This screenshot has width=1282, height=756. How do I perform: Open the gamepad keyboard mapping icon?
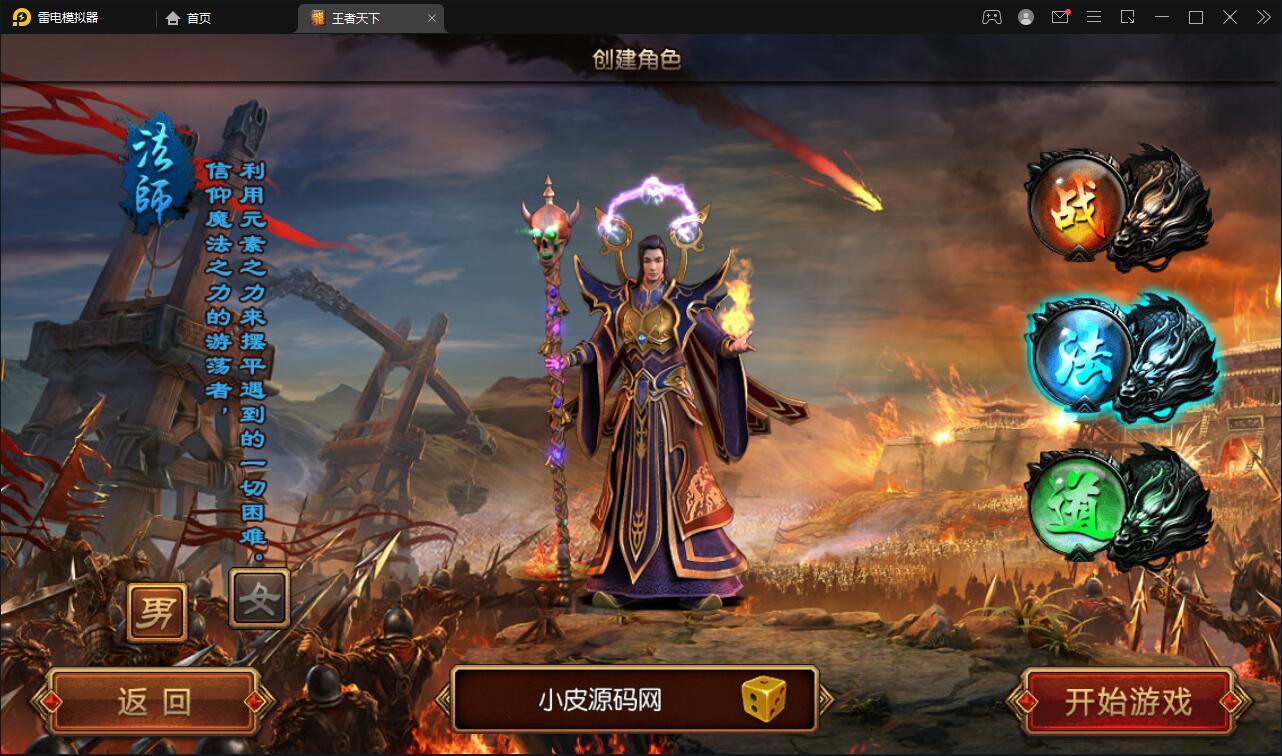click(x=991, y=17)
